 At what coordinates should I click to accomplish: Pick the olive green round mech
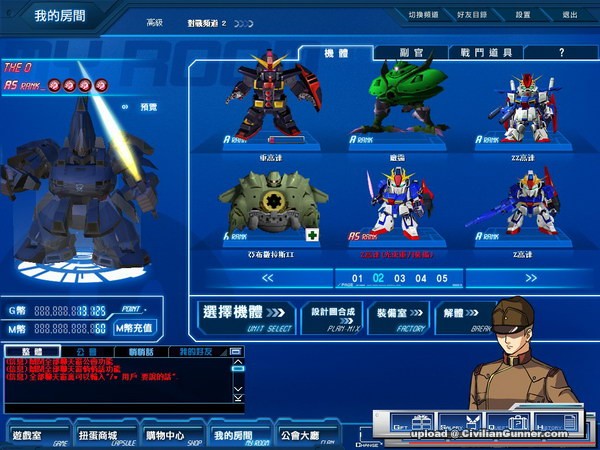pos(269,205)
